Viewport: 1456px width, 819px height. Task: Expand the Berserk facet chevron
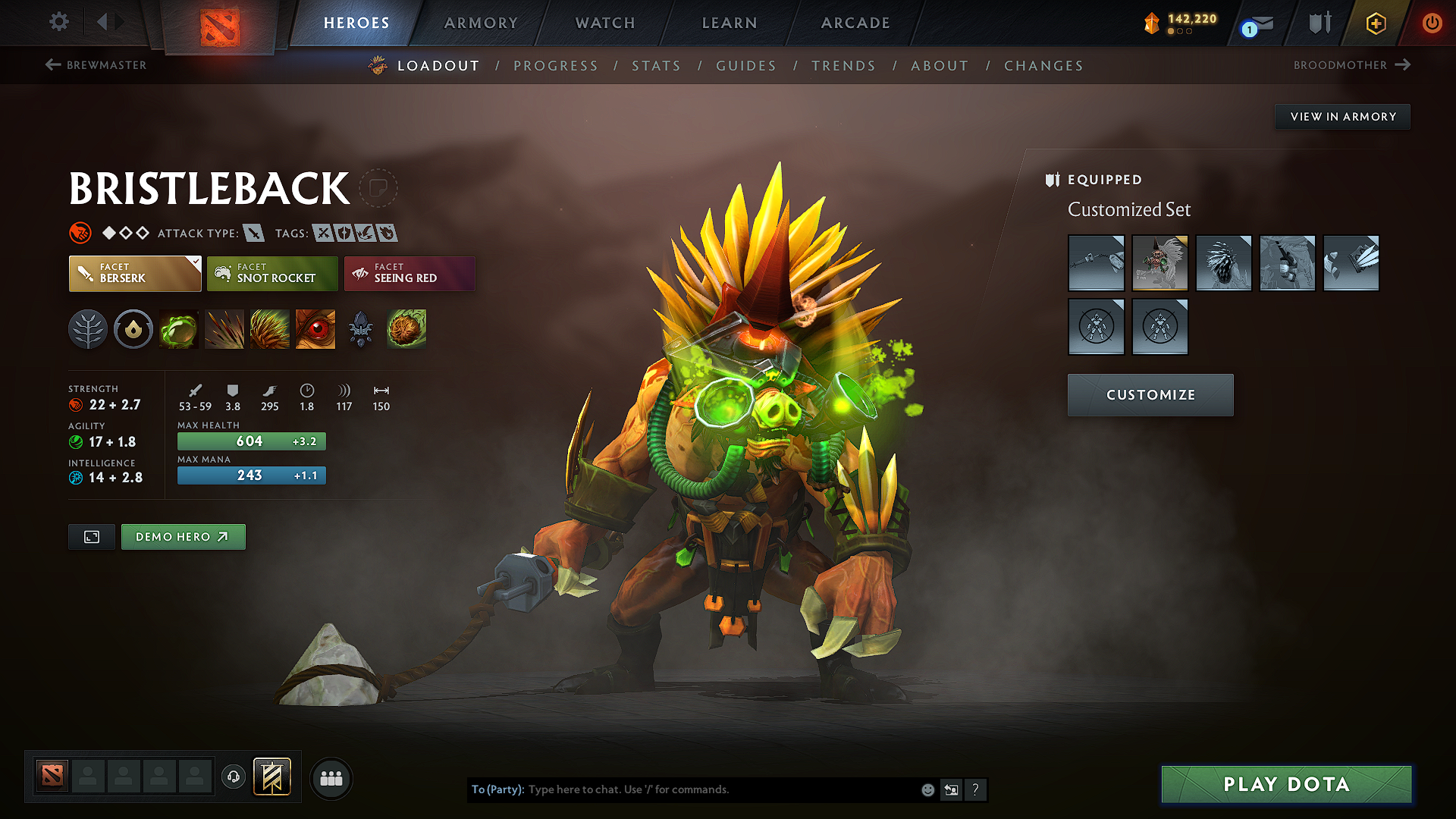coord(196,263)
